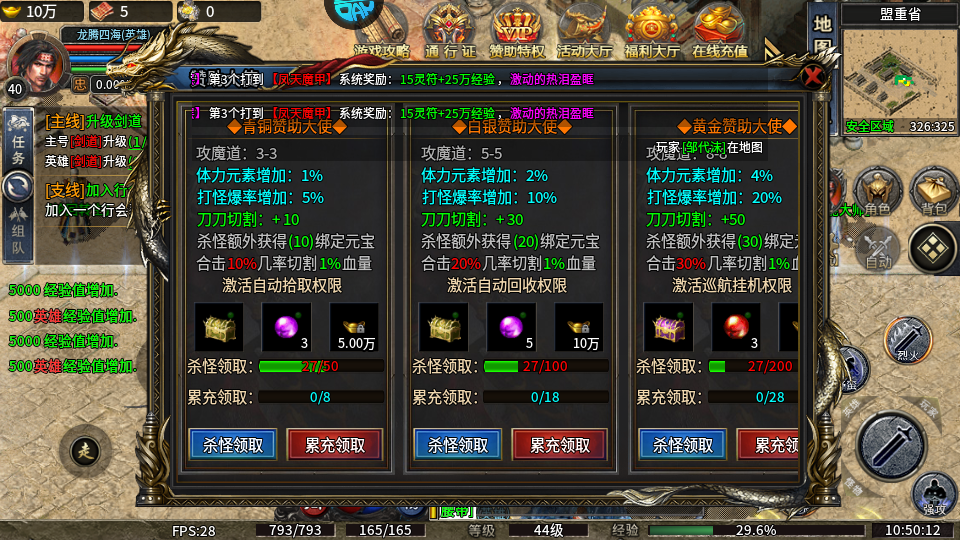Claim the Bronze sponsor's 杀怪领取 reward

tap(233, 445)
